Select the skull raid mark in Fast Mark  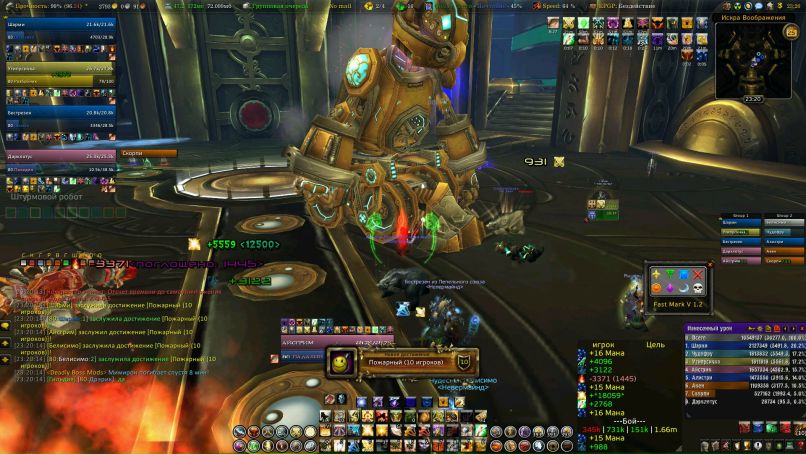click(698, 289)
